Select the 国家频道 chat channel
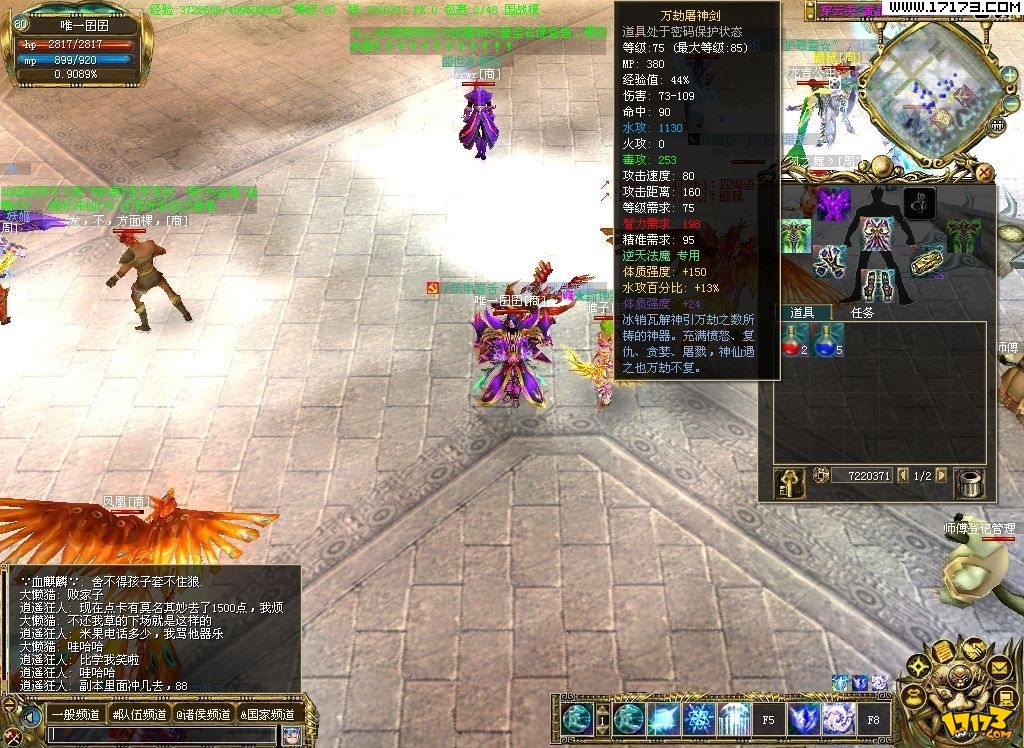This screenshot has height=748, width=1024. [267, 714]
